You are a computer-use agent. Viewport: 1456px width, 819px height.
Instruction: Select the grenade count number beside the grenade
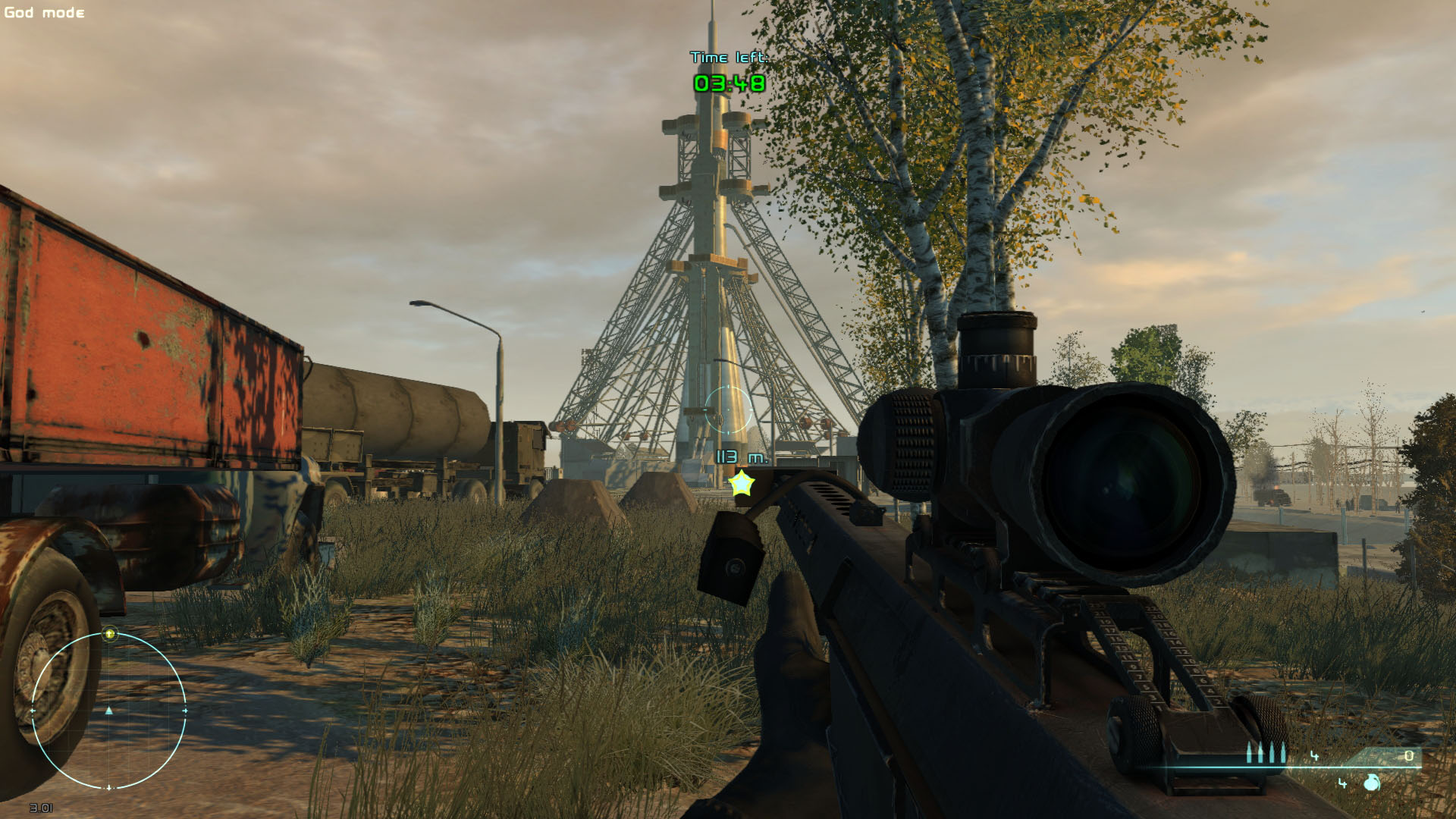point(1342,783)
